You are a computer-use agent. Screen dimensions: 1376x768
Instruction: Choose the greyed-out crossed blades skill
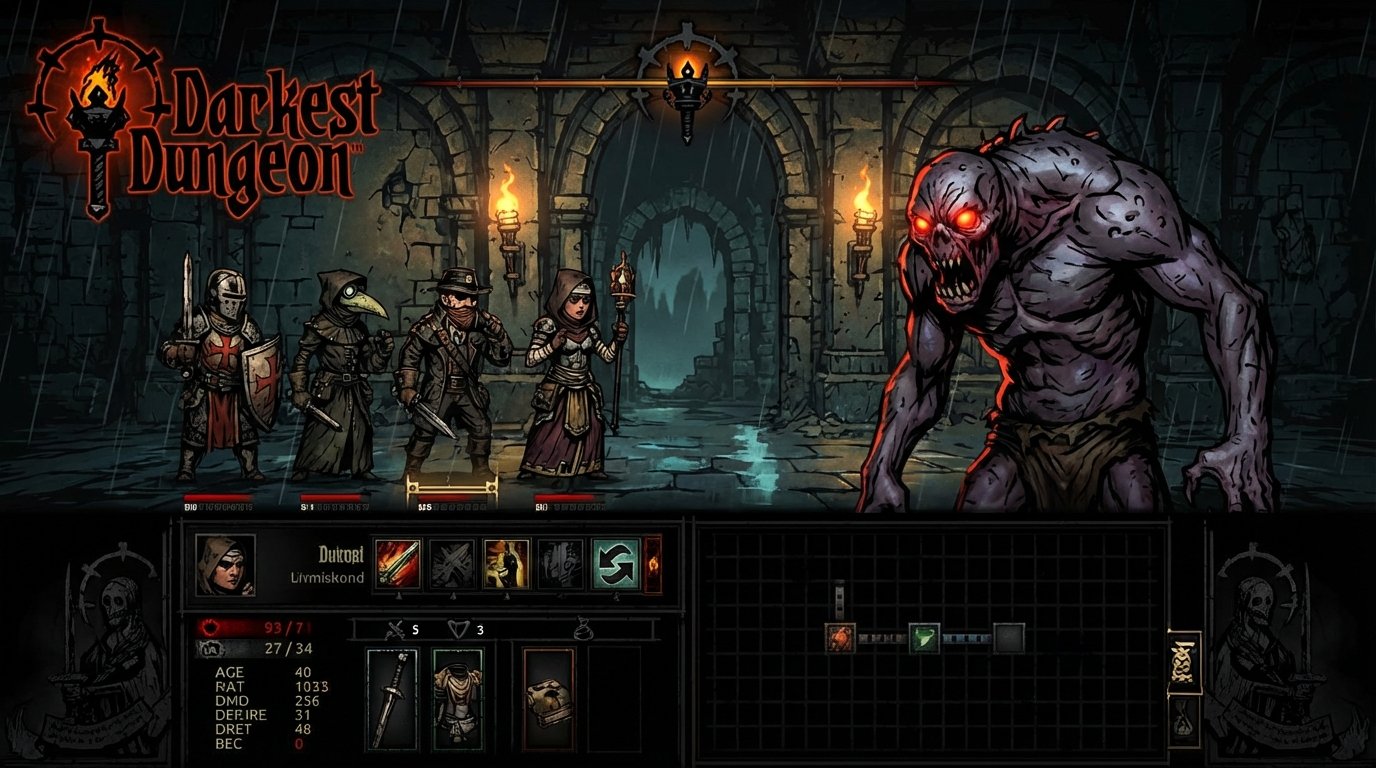click(452, 563)
